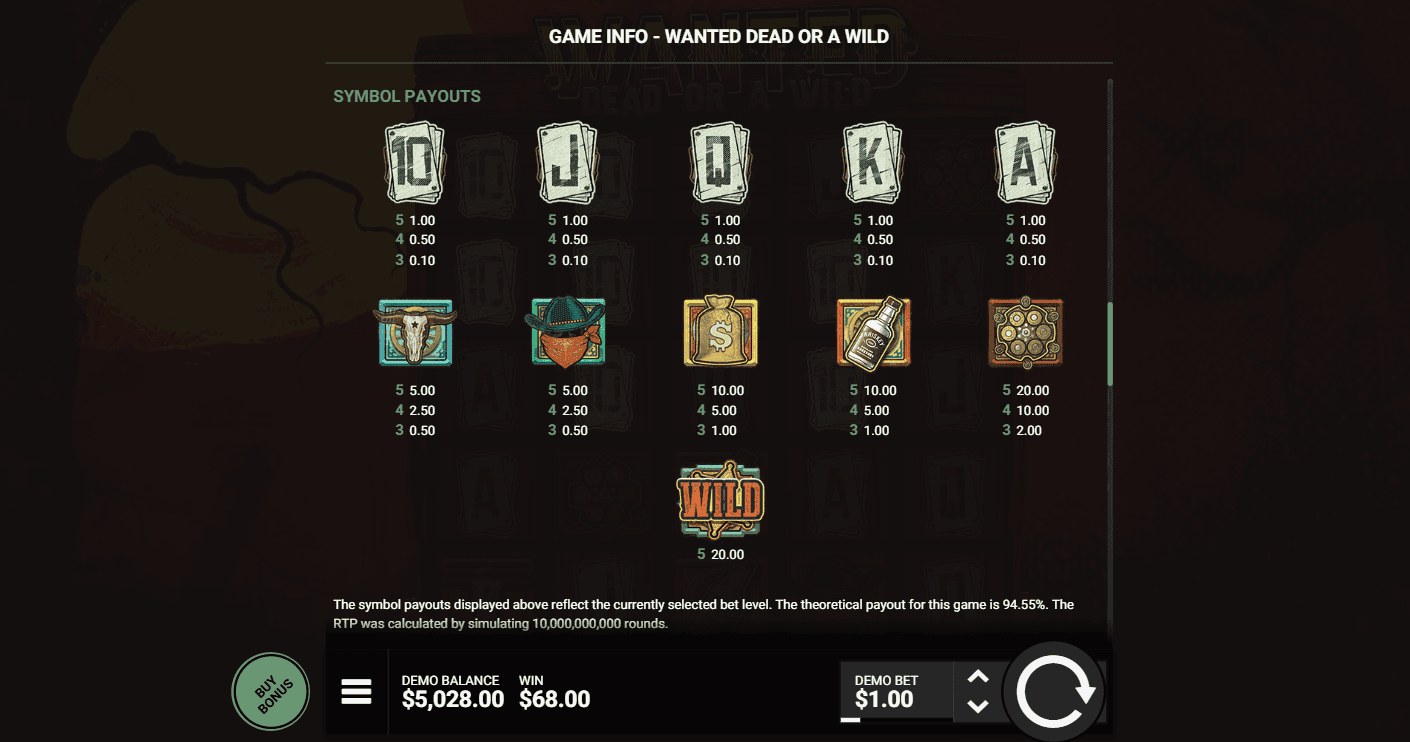Select the revolver cylinder symbol

point(1024,332)
